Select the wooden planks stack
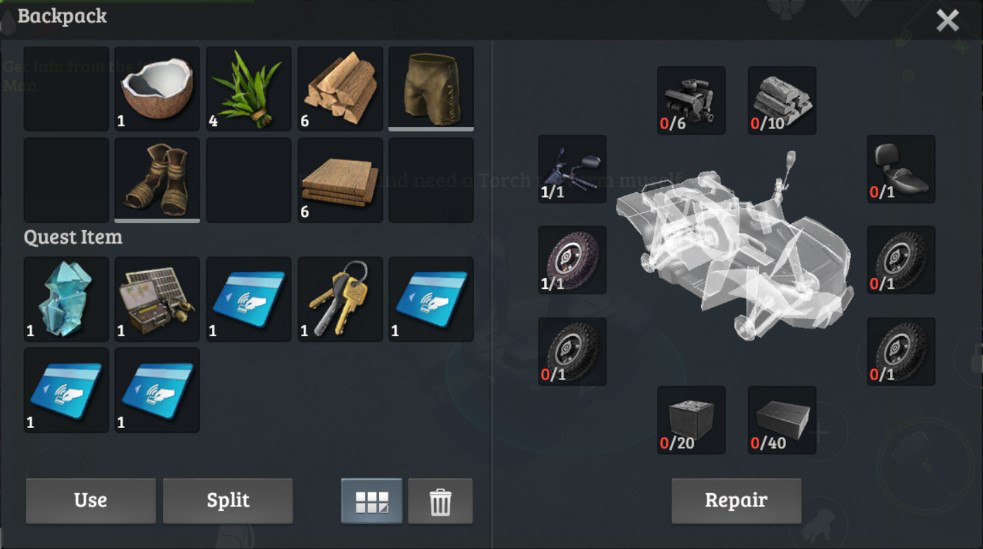The image size is (983, 549). (340, 180)
